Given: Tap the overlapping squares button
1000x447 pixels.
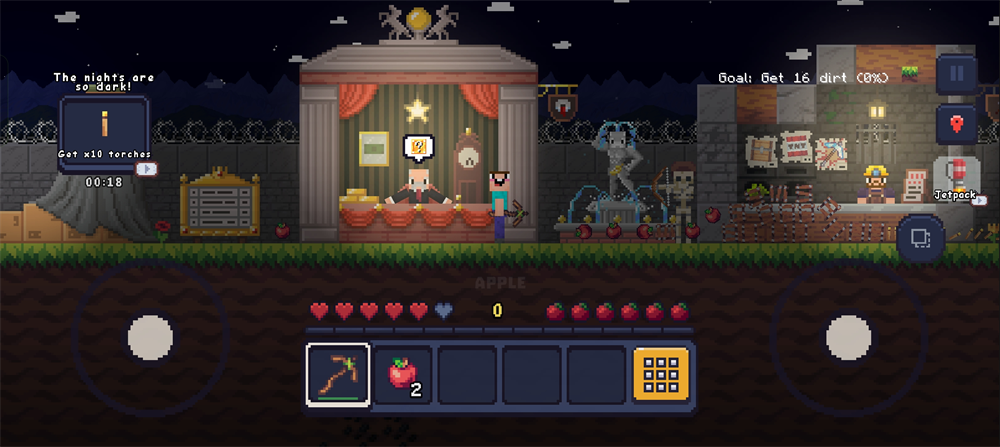Looking at the screenshot, I should 920,239.
